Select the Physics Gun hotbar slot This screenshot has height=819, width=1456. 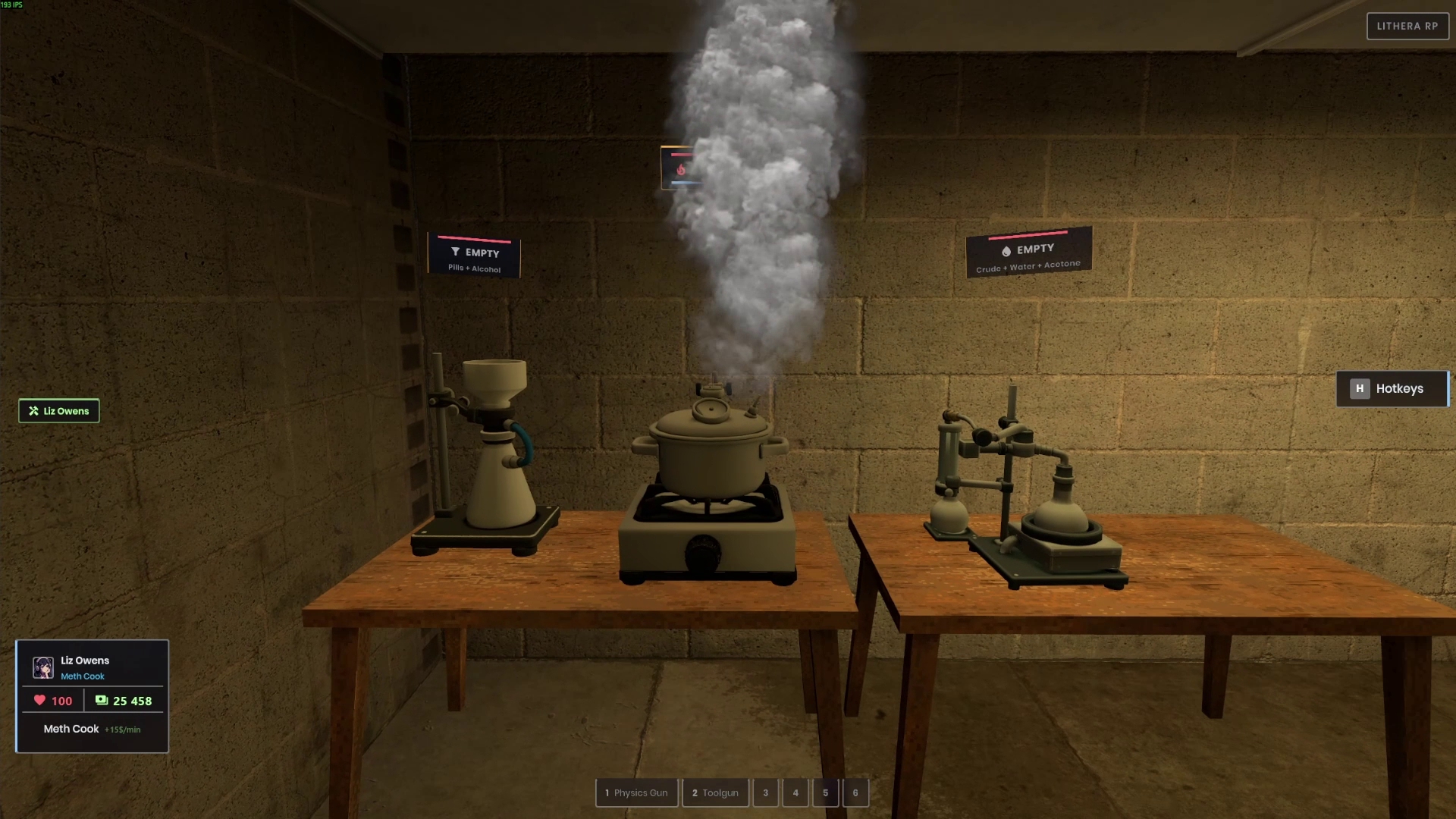coord(636,792)
